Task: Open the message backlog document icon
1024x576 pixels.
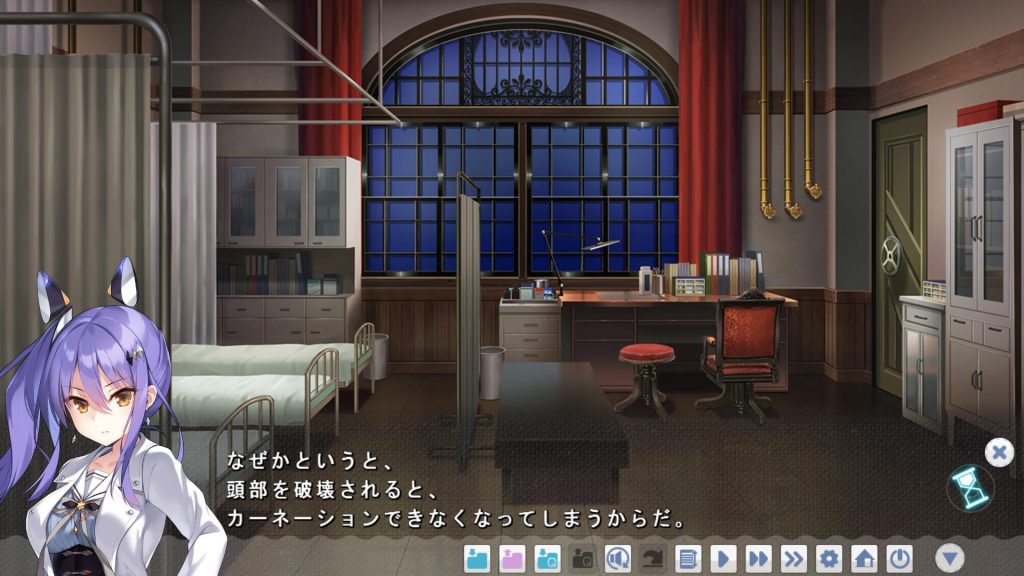Action: (x=688, y=558)
